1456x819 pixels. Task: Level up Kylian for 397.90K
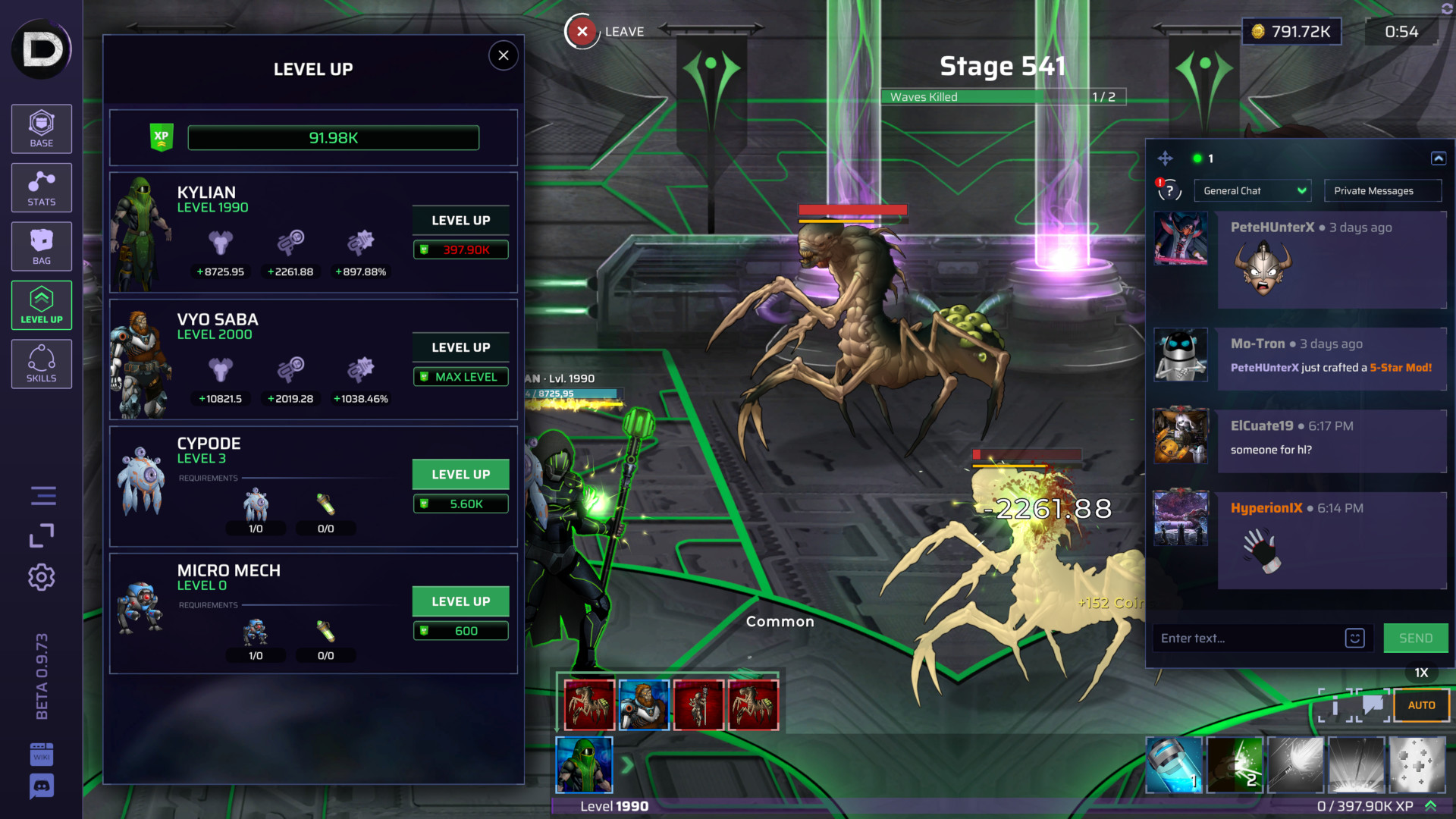click(x=460, y=221)
